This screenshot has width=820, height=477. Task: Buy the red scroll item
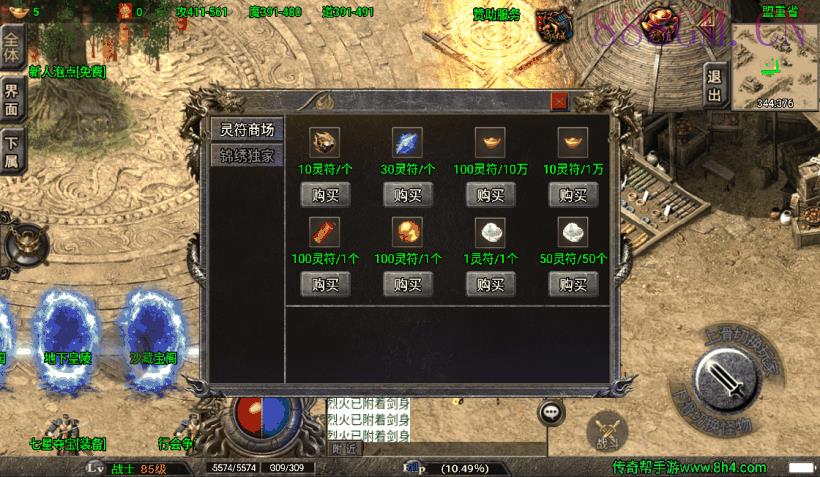pos(325,284)
